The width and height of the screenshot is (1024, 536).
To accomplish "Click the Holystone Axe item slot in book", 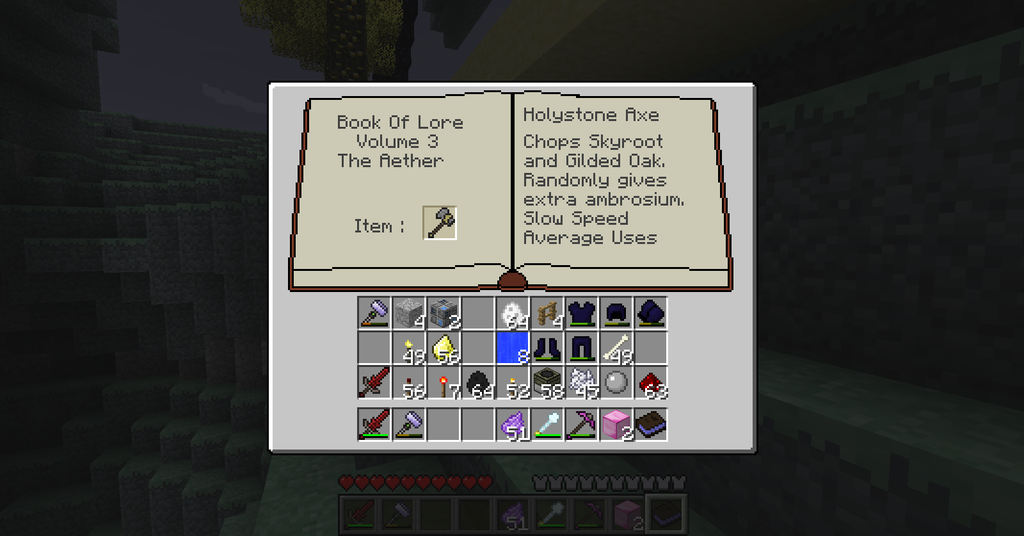I will pyautogui.click(x=440, y=223).
